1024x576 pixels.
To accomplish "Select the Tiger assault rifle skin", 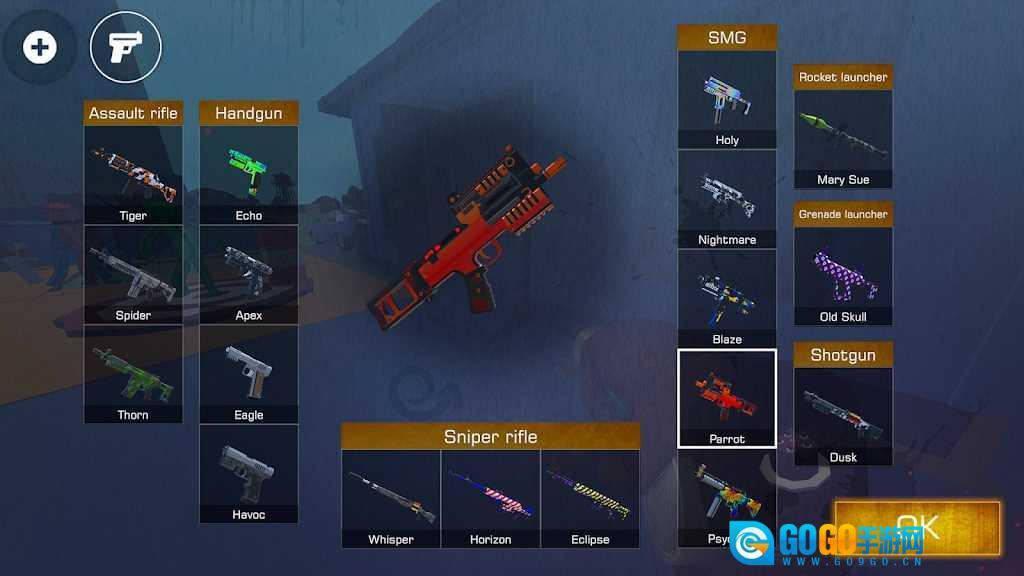I will (133, 174).
